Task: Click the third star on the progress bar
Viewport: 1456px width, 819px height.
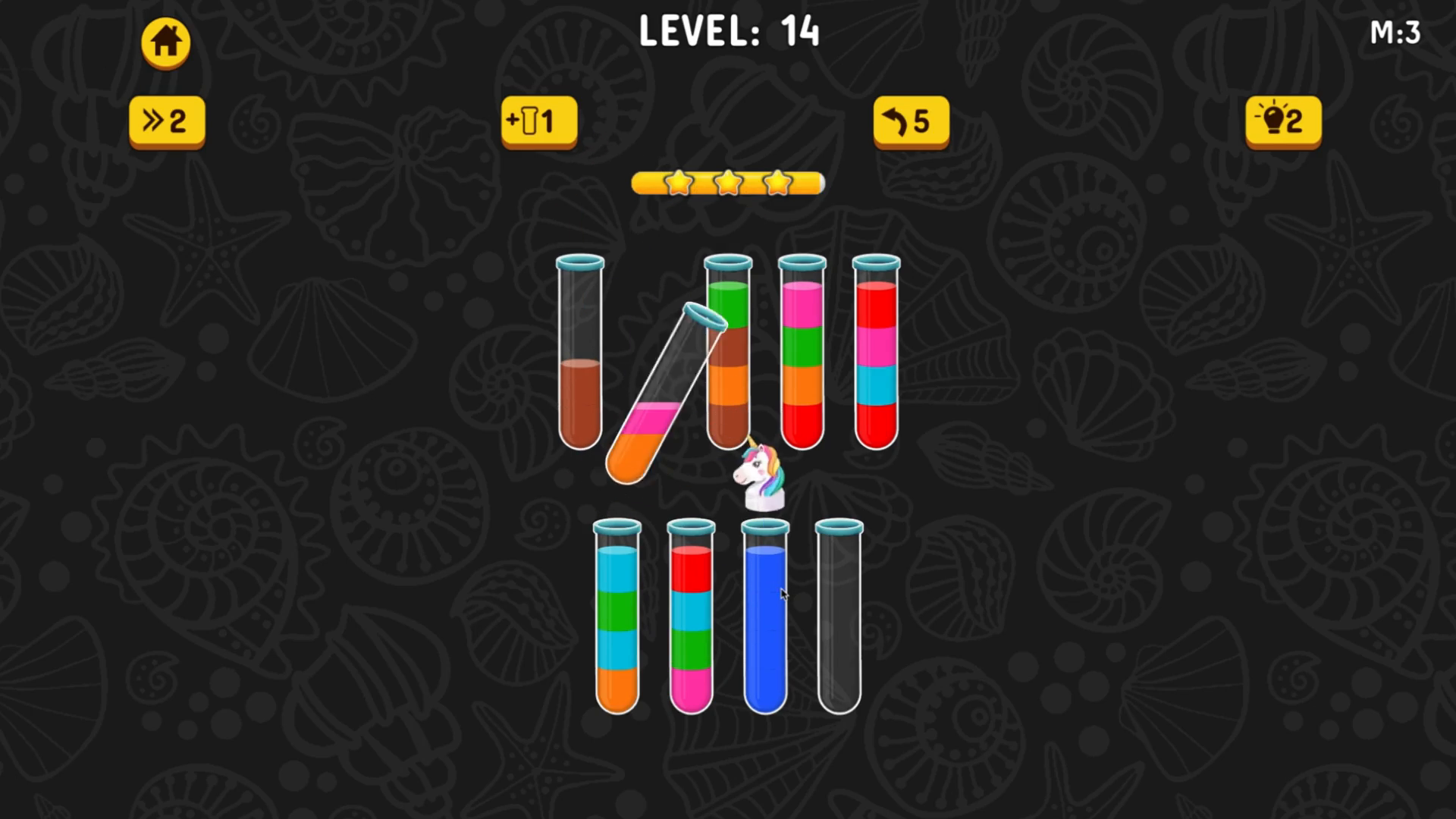Action: (777, 183)
